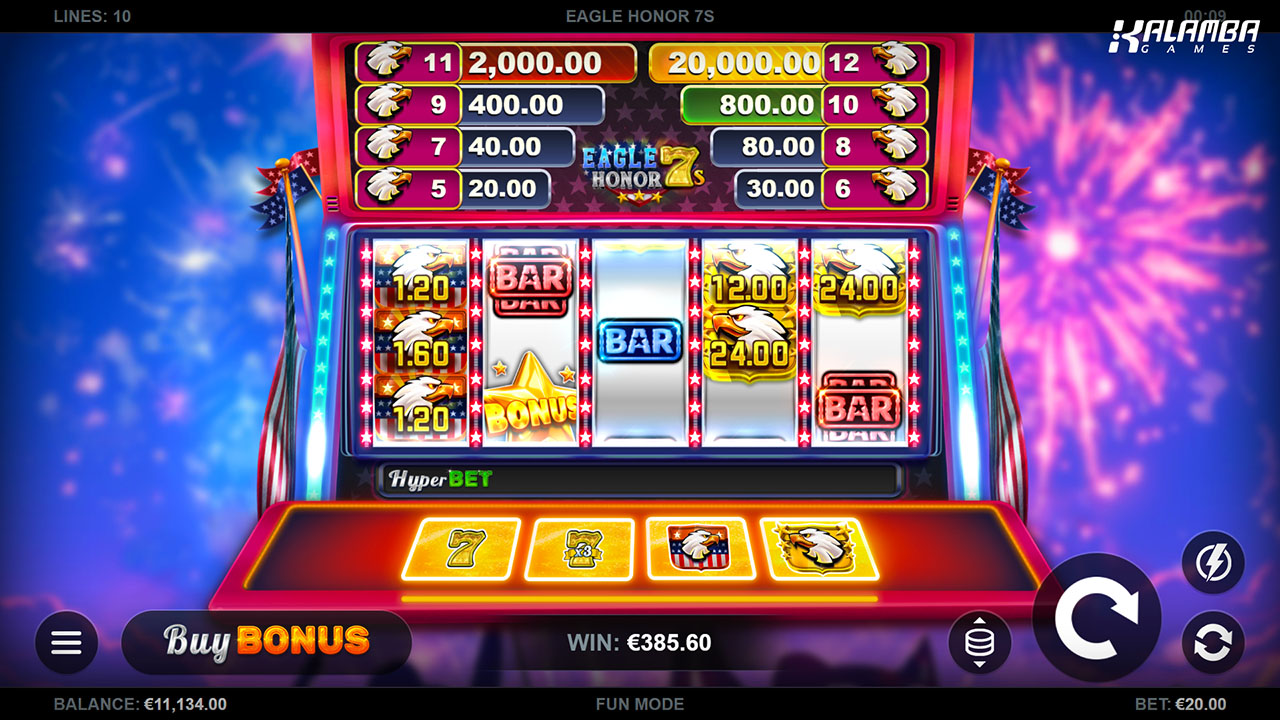The width and height of the screenshot is (1280, 720).
Task: Toggle turbo mode with the lightning bolt button
Action: (1213, 563)
